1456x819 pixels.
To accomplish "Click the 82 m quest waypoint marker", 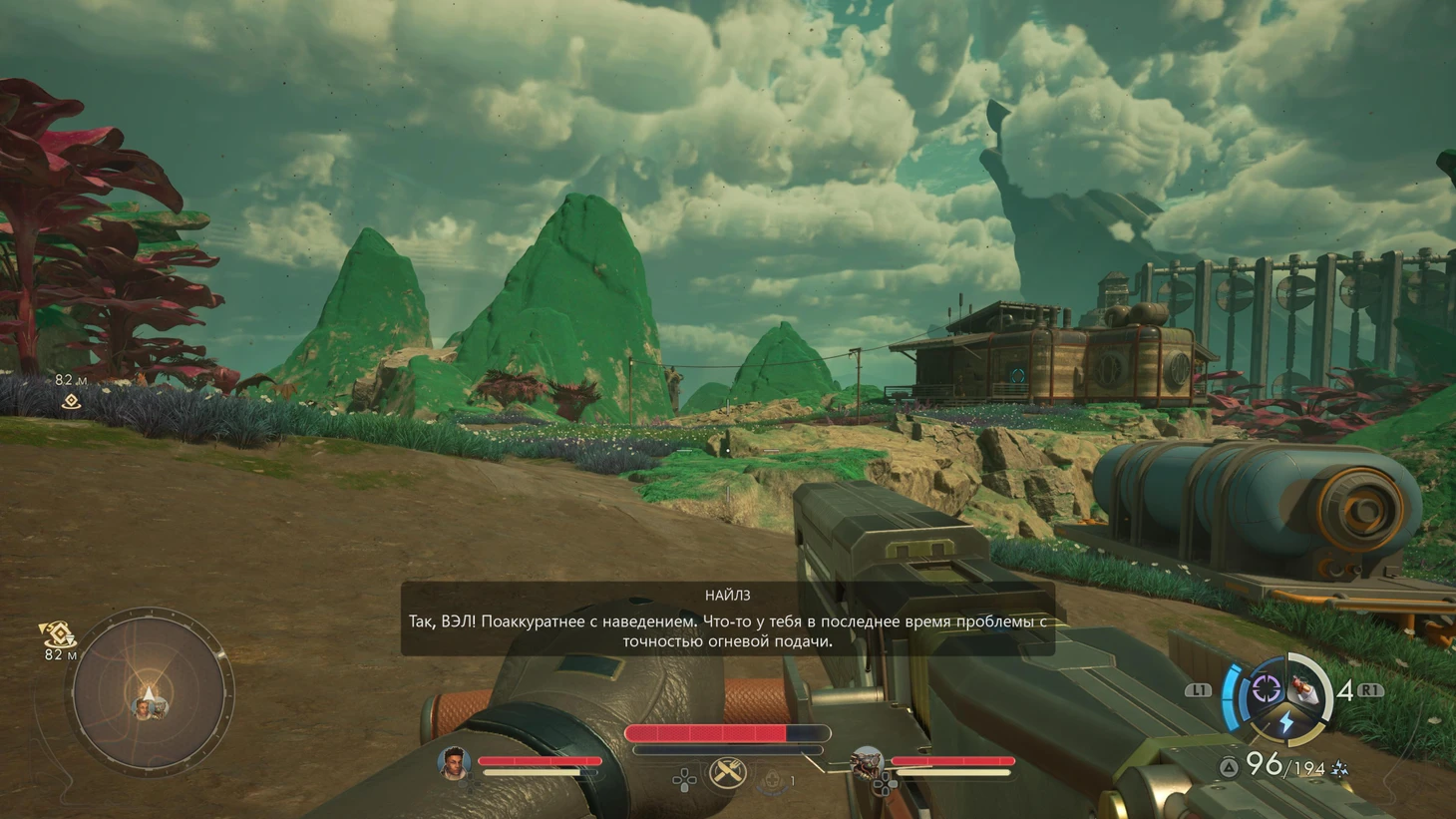I will click(71, 401).
